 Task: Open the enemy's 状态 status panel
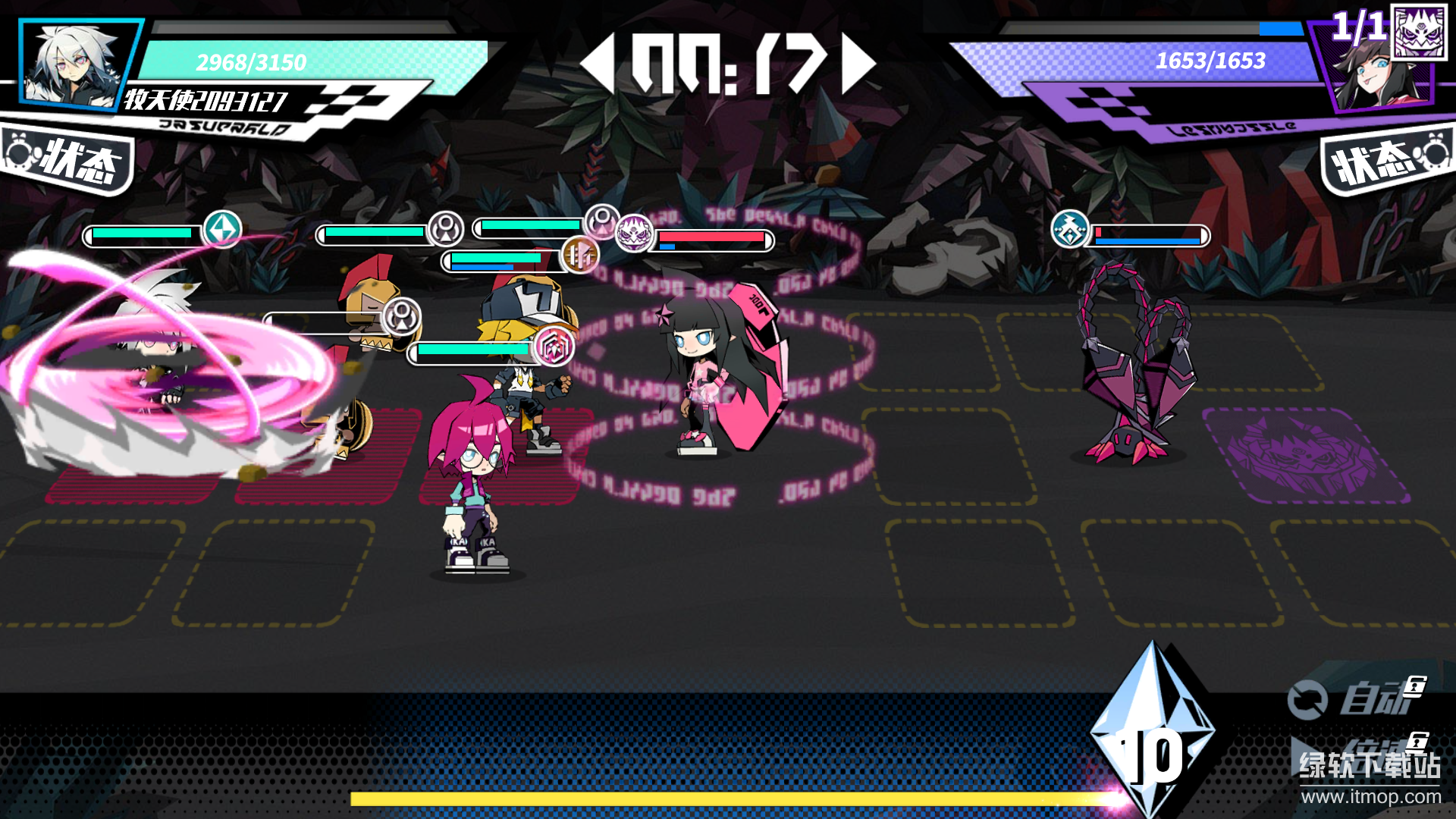pos(1386,161)
